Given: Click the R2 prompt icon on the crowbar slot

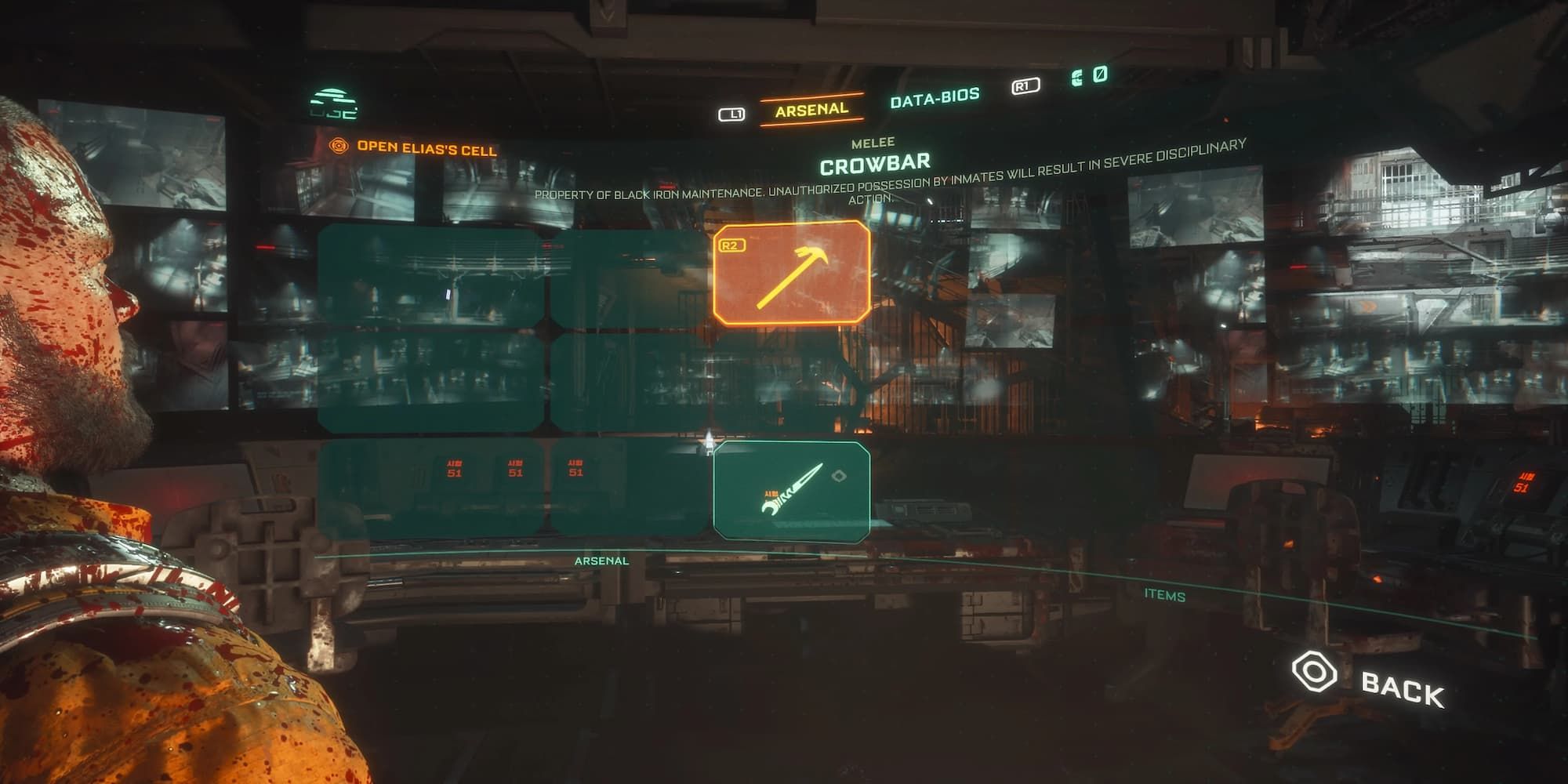Looking at the screenshot, I should [734, 244].
